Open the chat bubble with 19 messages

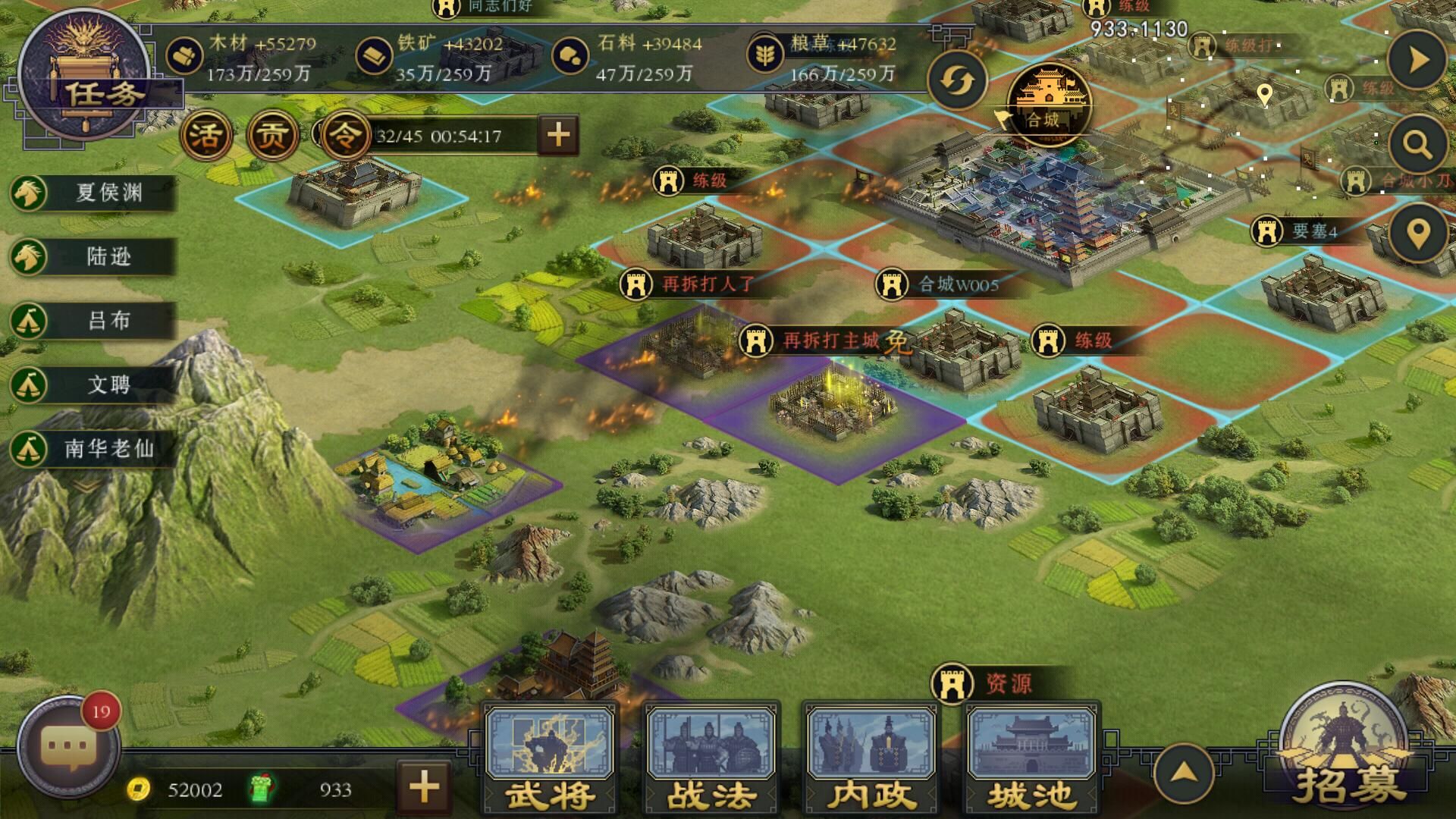click(x=68, y=747)
